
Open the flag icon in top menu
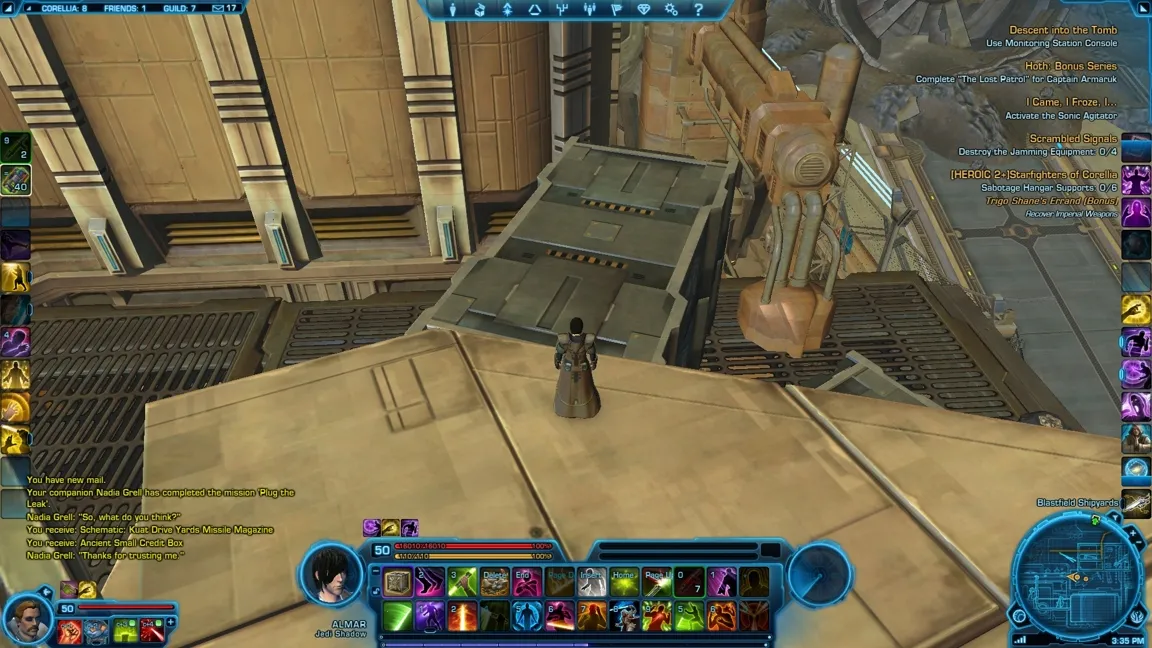[x=616, y=9]
